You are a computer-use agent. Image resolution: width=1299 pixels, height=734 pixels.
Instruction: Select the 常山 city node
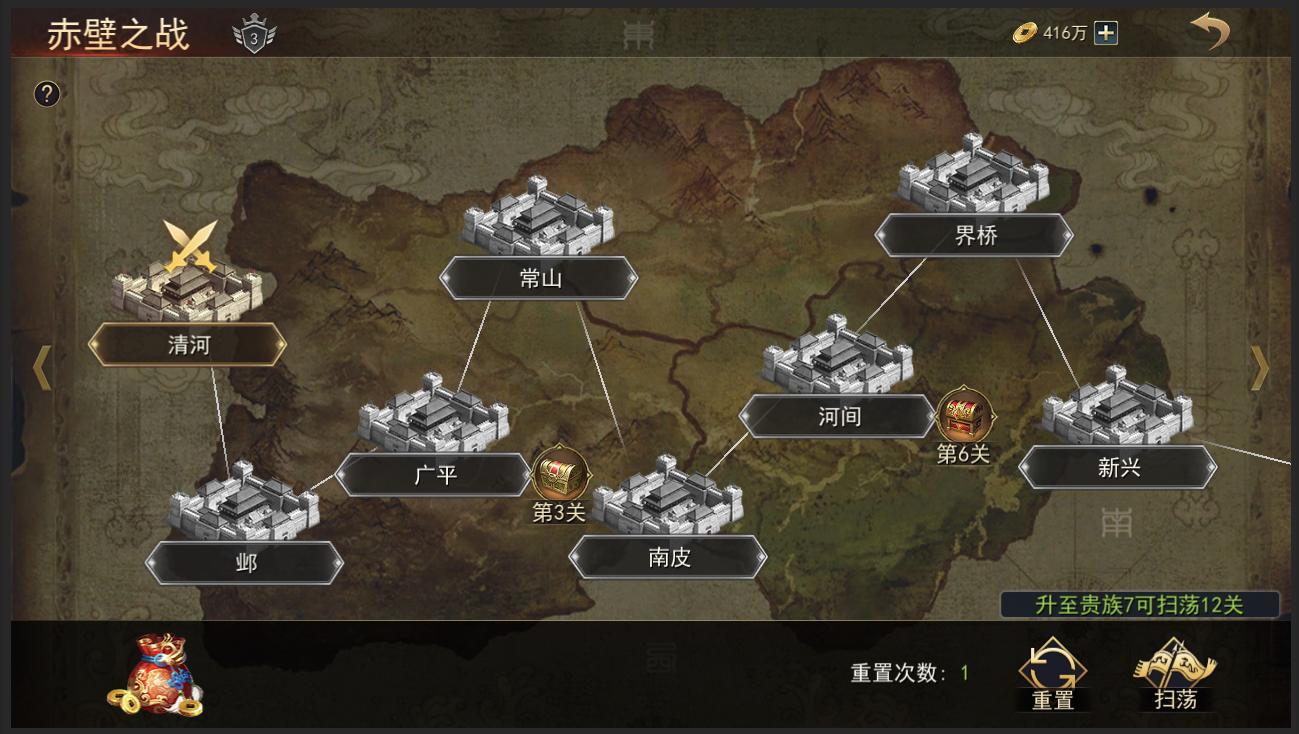tap(540, 279)
